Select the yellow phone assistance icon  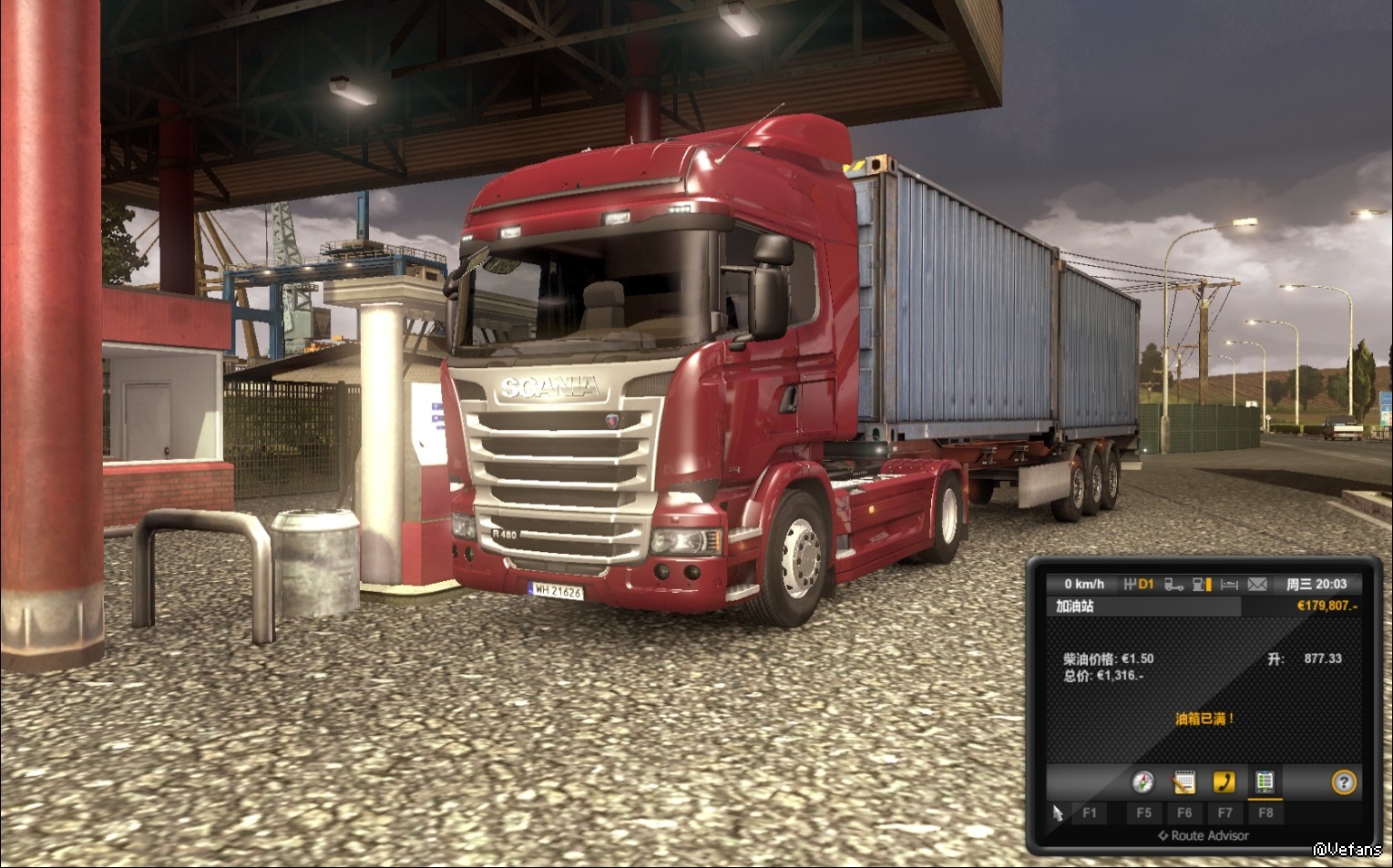[x=1224, y=781]
